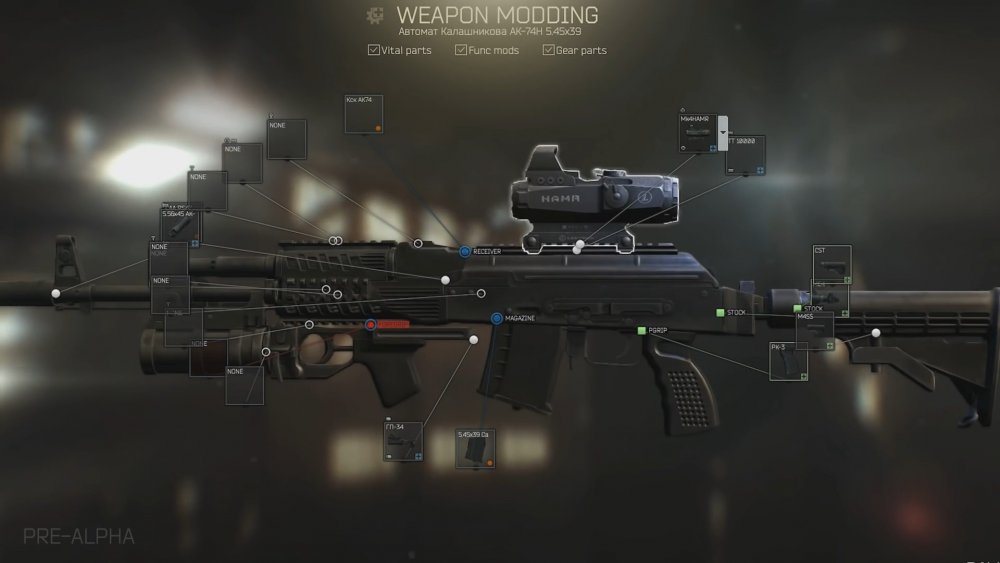The image size is (1000, 563).
Task: Select the TT 10000 sight slot
Action: pos(745,156)
